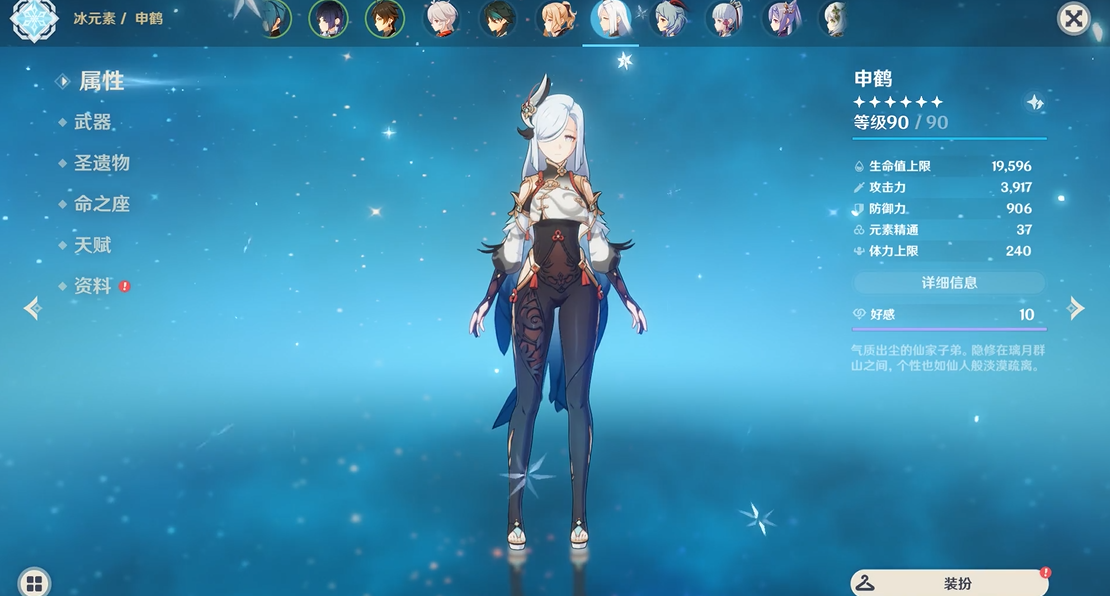This screenshot has width=1110, height=596.
Task: View the 资料 profile entry
Action: coord(92,286)
